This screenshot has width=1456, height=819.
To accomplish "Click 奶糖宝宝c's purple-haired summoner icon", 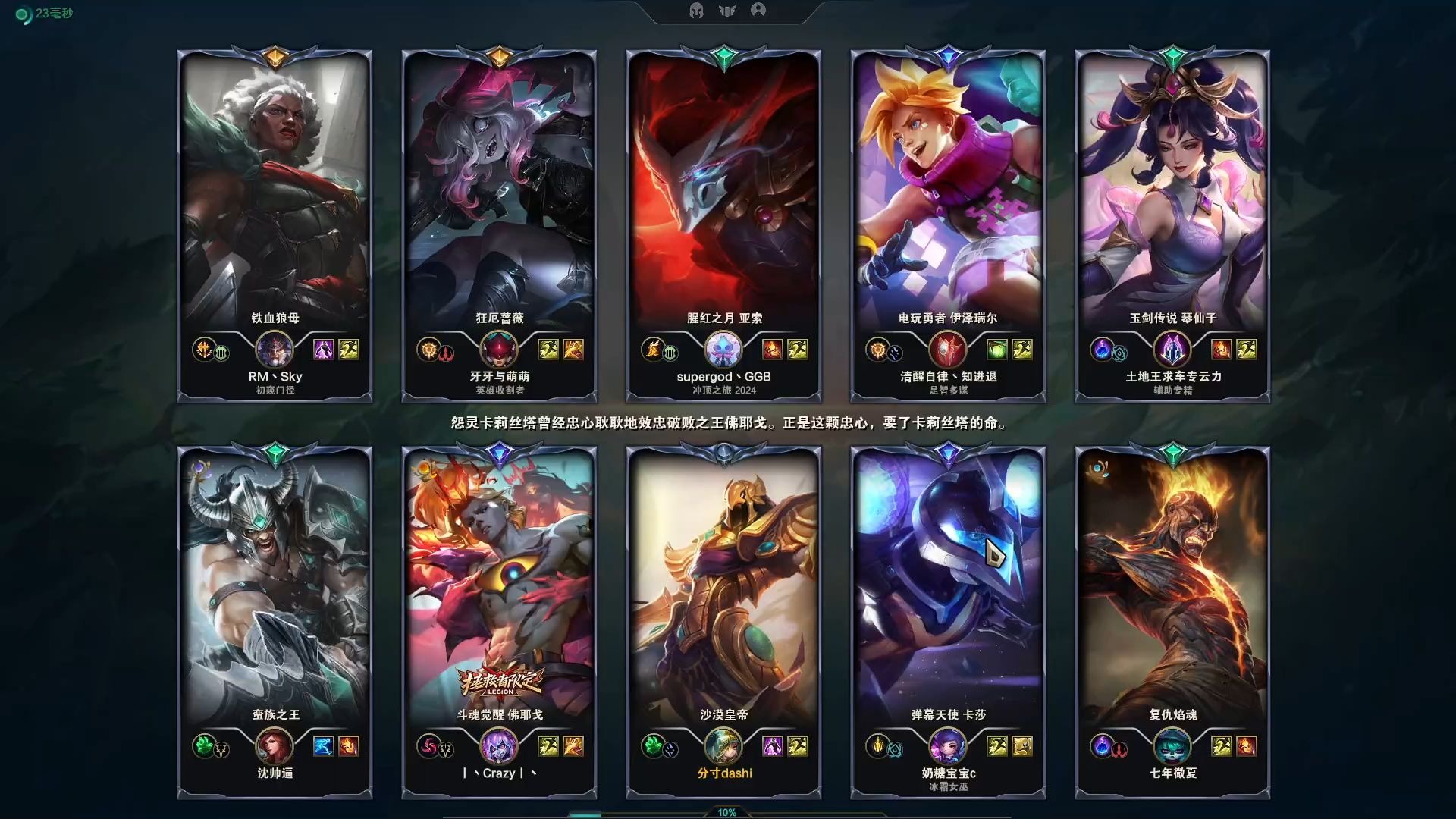I will click(948, 746).
